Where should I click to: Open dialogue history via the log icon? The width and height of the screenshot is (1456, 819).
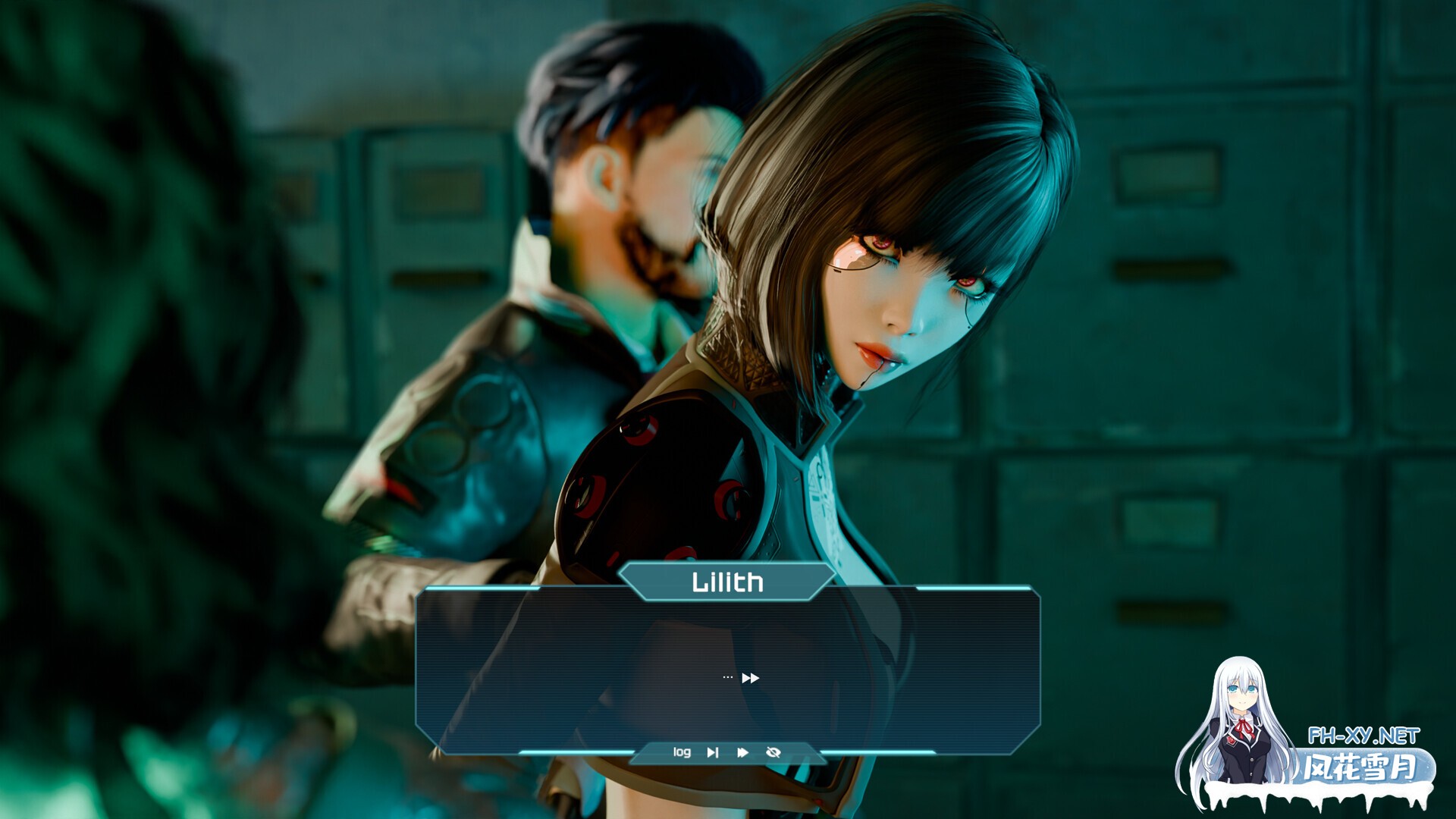coord(682,752)
